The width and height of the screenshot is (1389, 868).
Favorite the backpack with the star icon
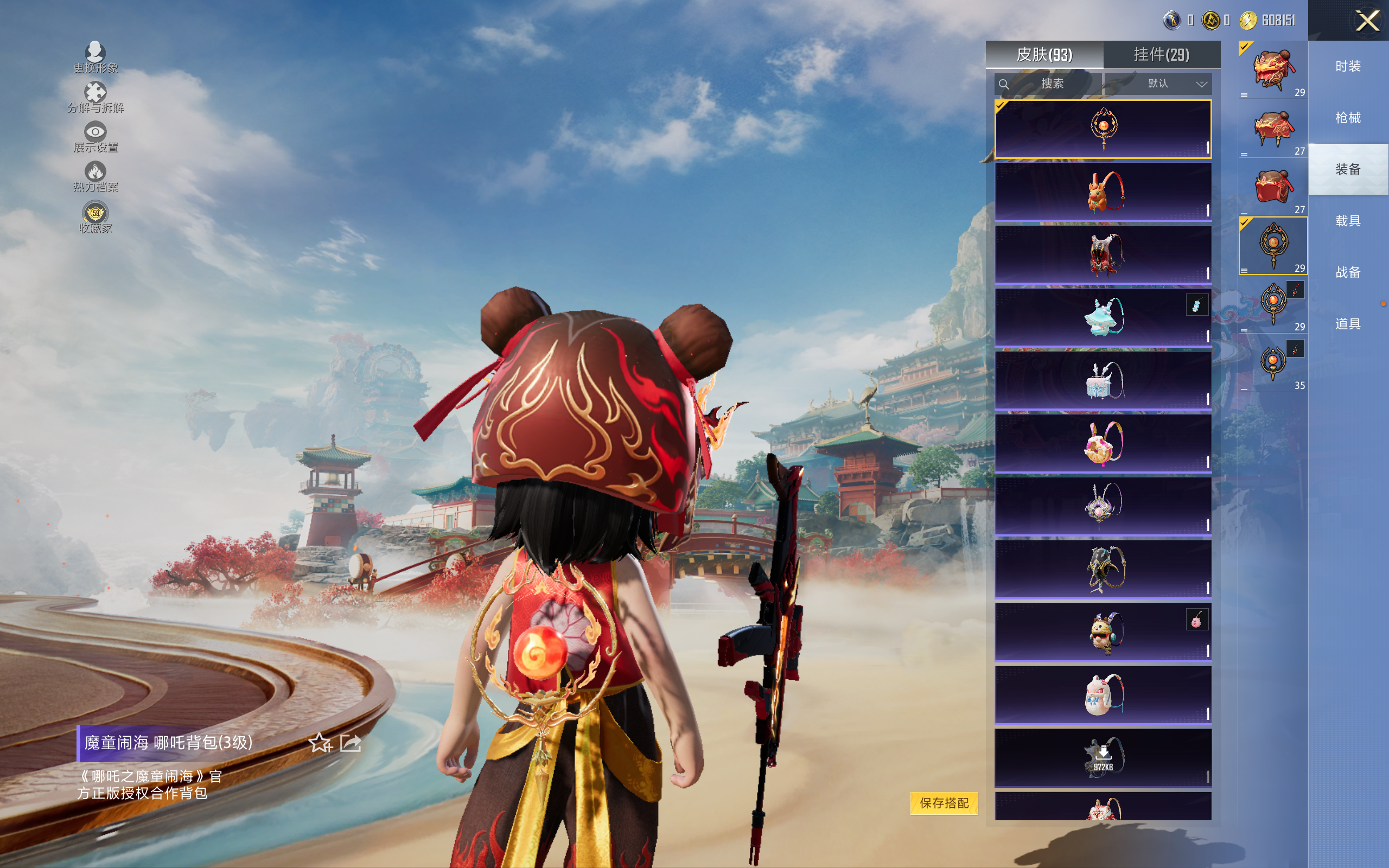click(320, 743)
